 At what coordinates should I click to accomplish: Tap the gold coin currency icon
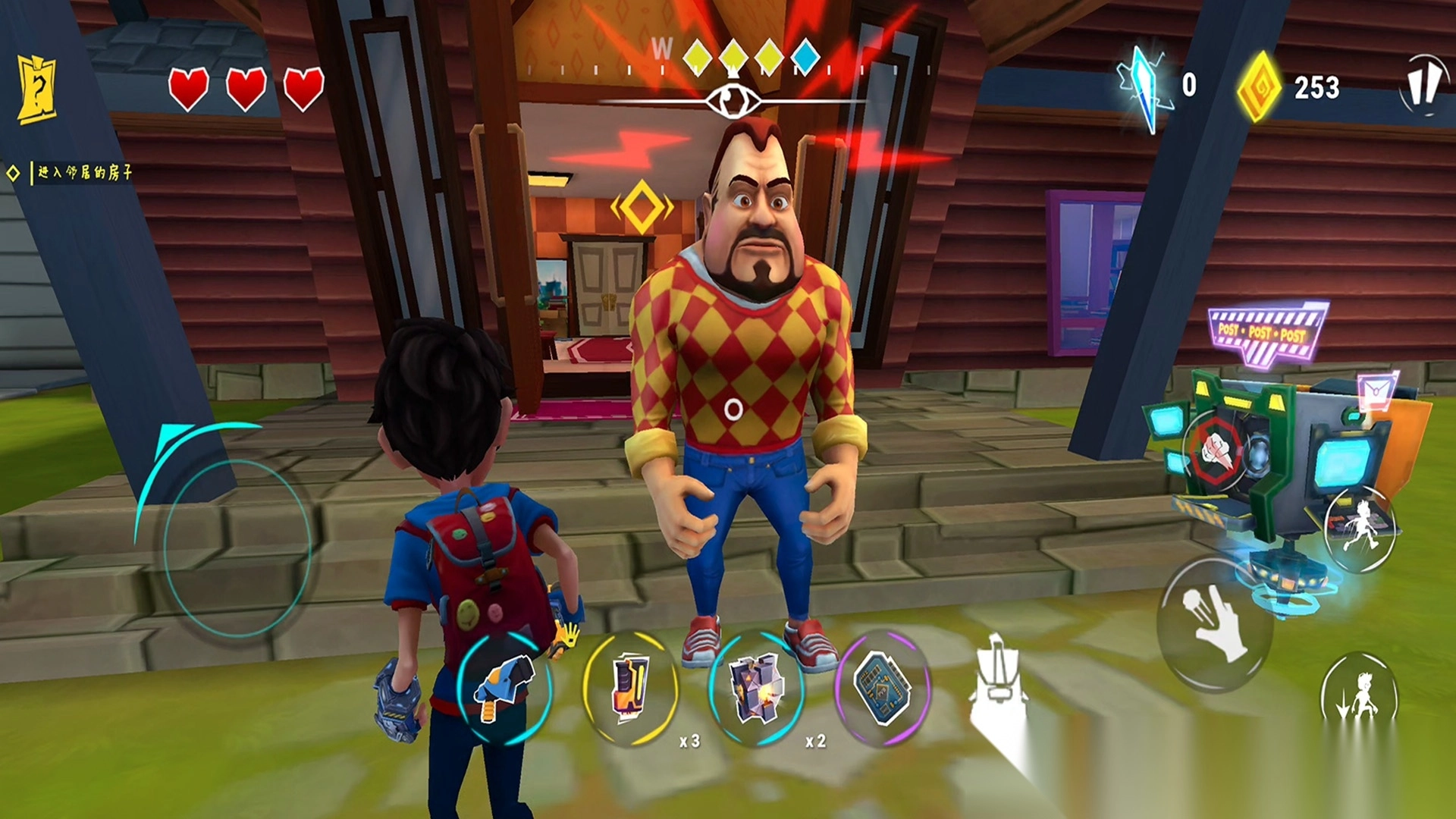[1259, 88]
